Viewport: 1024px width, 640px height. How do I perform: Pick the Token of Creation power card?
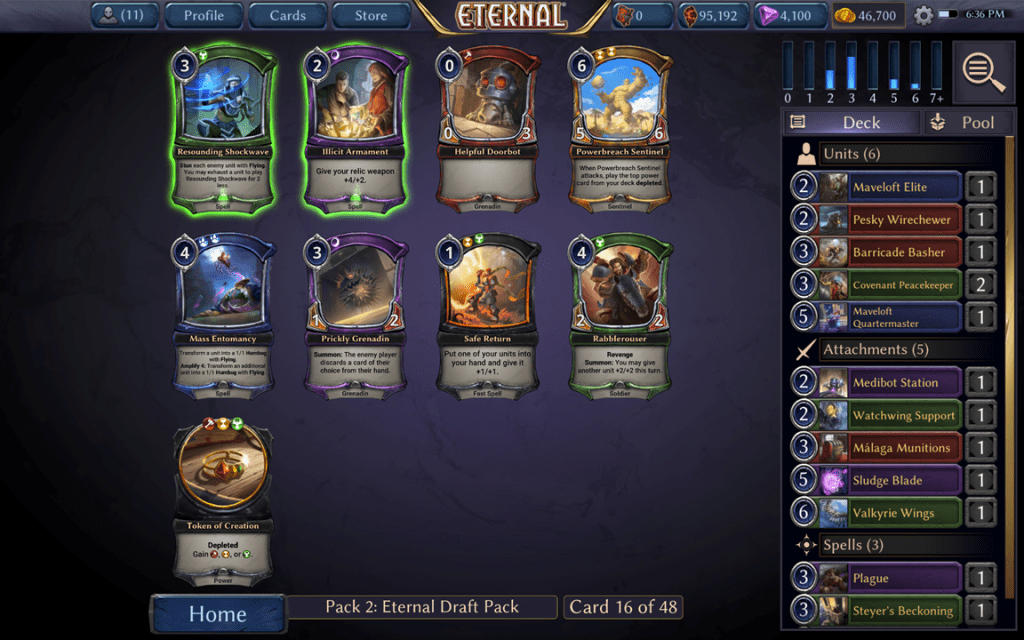[x=223, y=503]
